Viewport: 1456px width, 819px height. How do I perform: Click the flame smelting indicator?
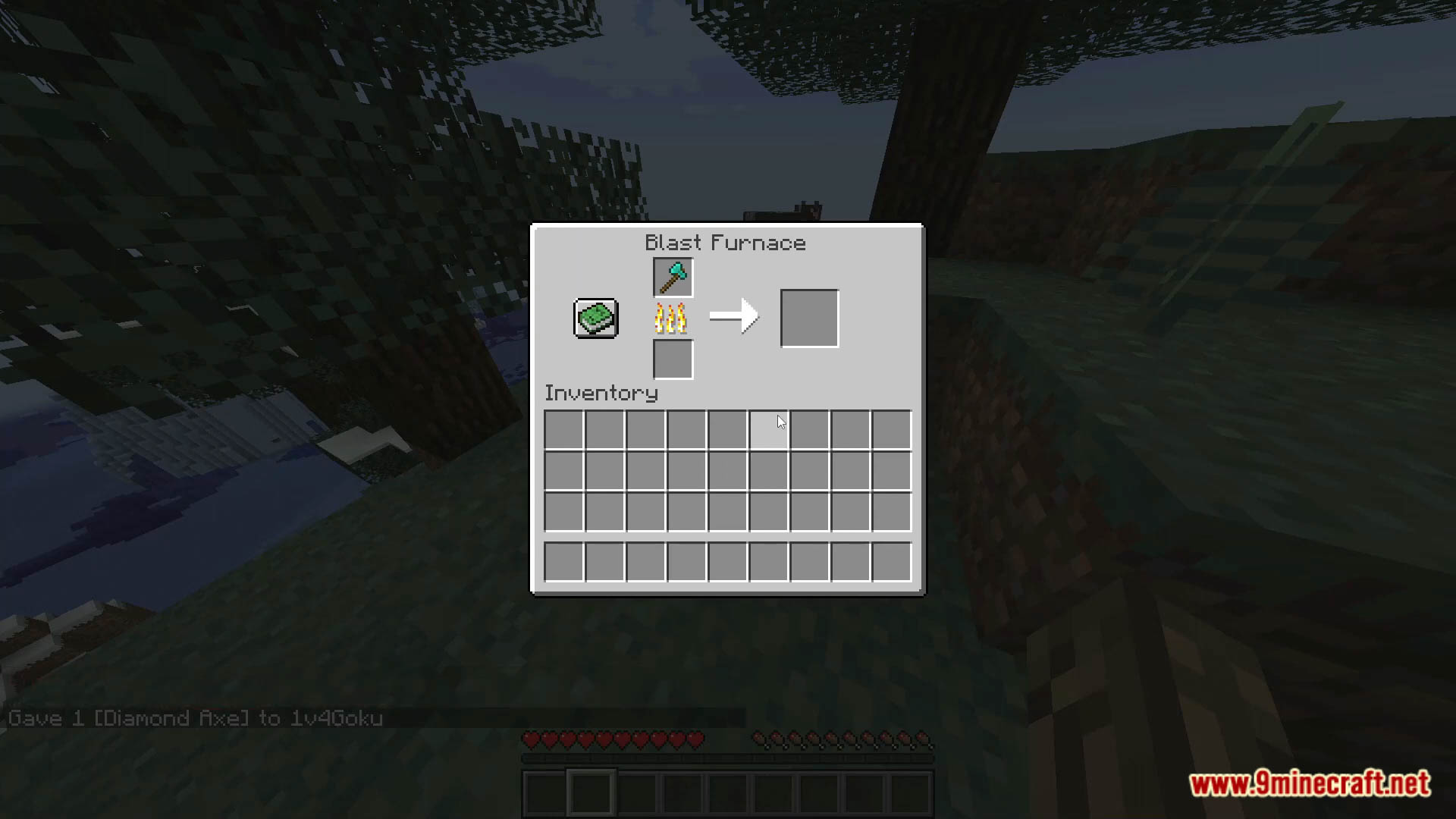pyautogui.click(x=670, y=318)
